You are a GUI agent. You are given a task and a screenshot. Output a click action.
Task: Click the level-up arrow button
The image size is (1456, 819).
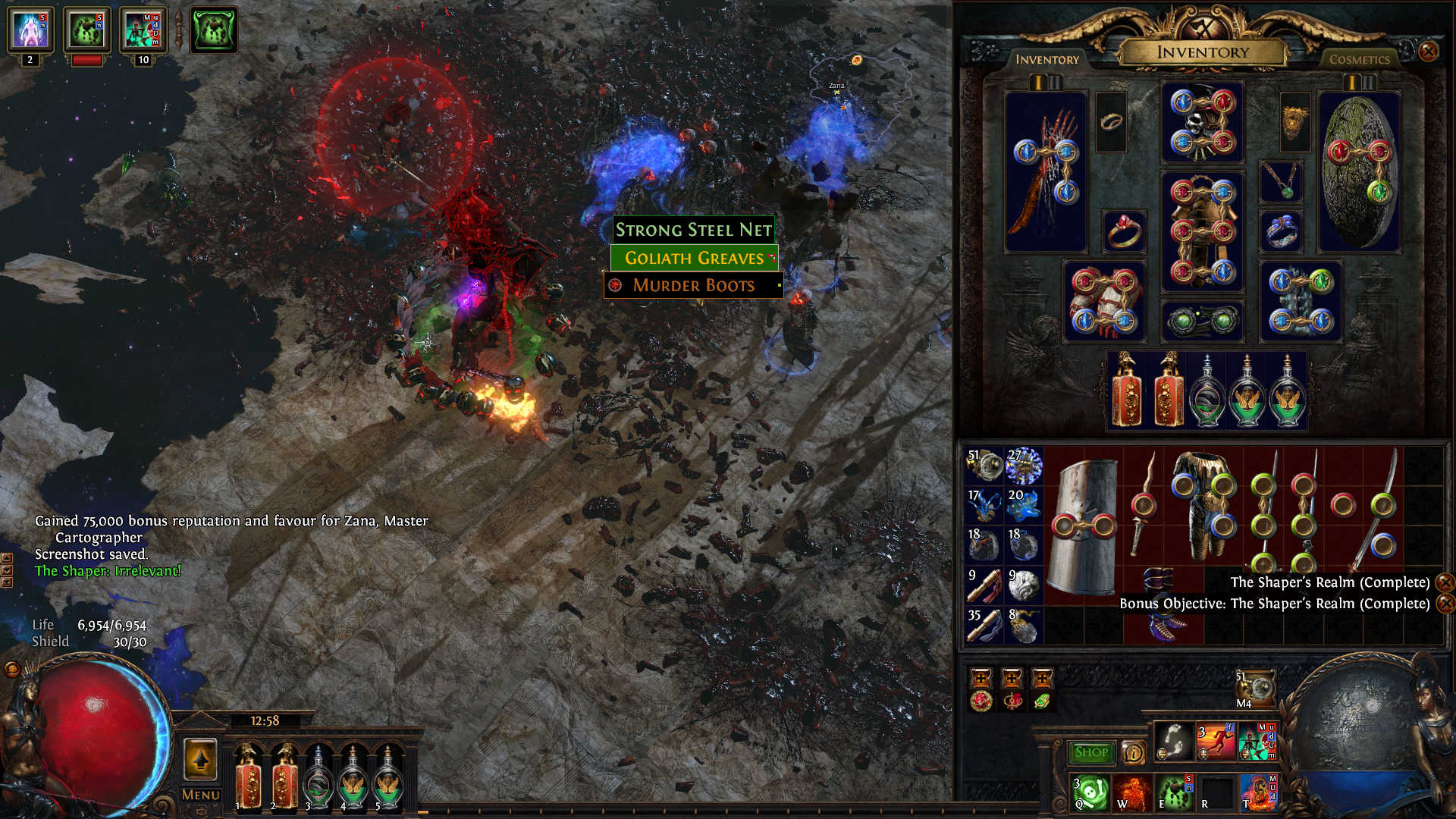coord(201,758)
